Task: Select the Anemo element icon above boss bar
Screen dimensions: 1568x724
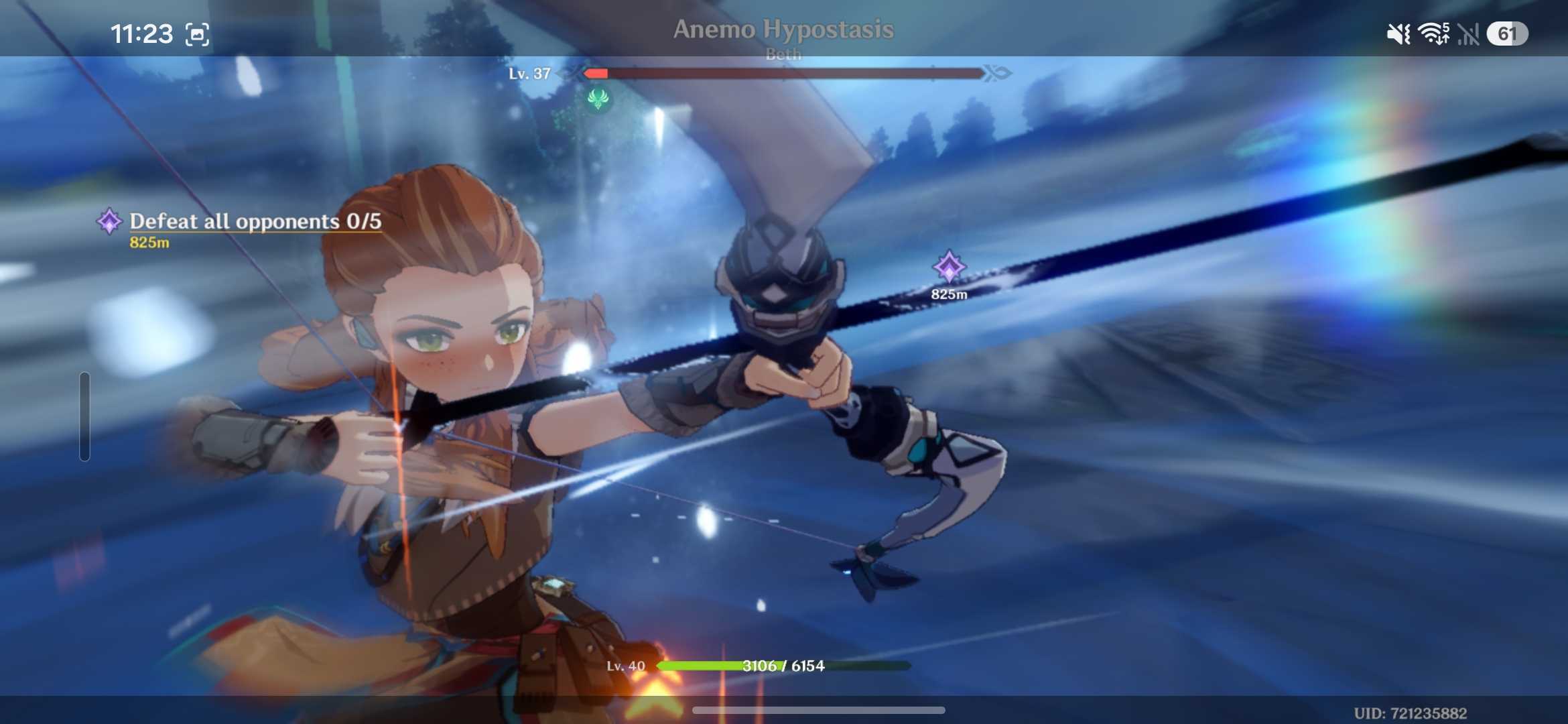Action: point(598,99)
